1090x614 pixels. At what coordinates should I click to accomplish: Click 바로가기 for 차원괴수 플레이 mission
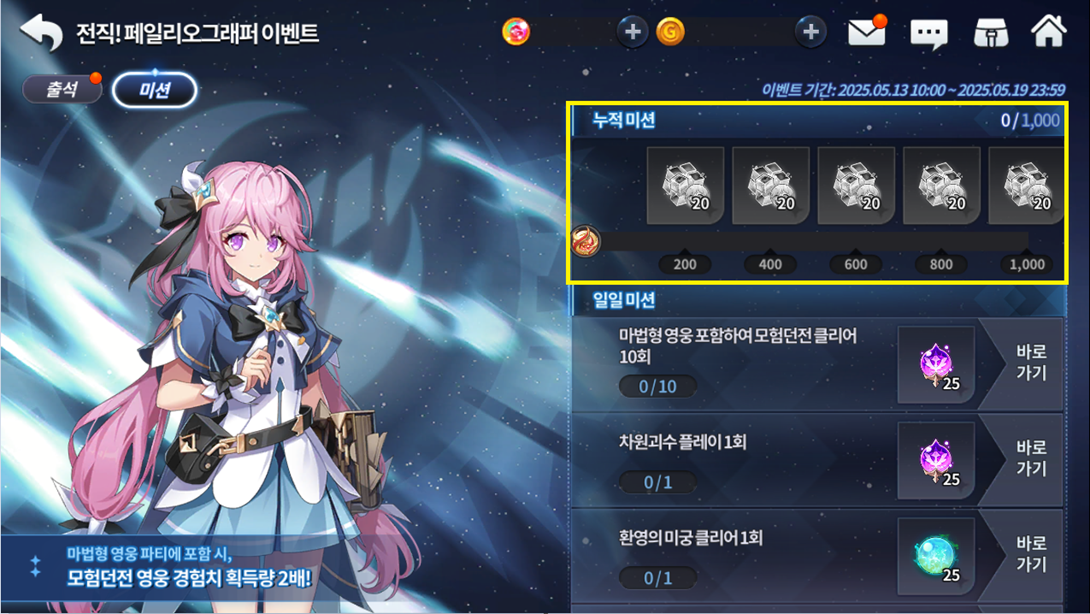tap(1030, 458)
